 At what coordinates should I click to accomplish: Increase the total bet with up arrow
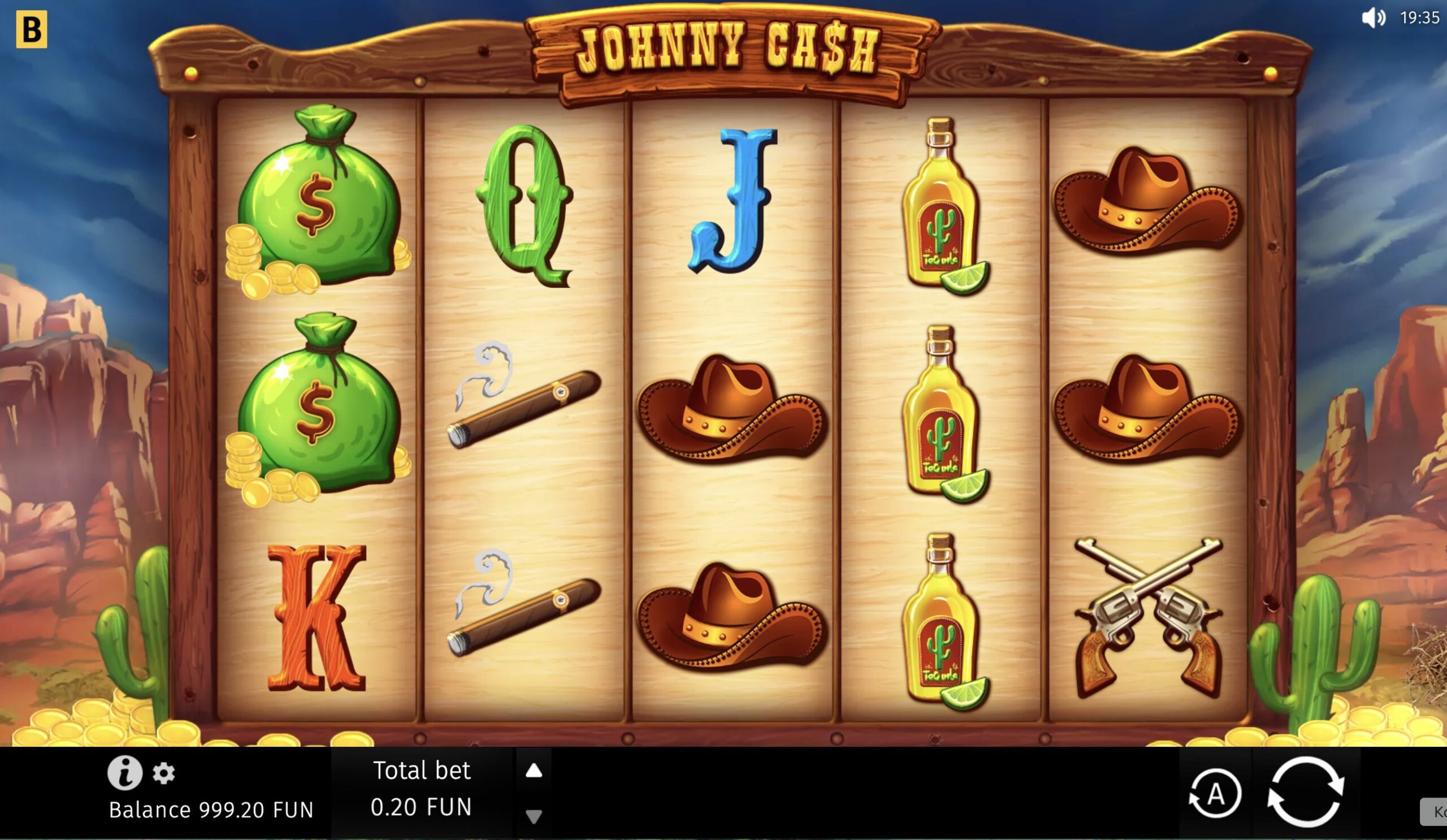(x=535, y=771)
